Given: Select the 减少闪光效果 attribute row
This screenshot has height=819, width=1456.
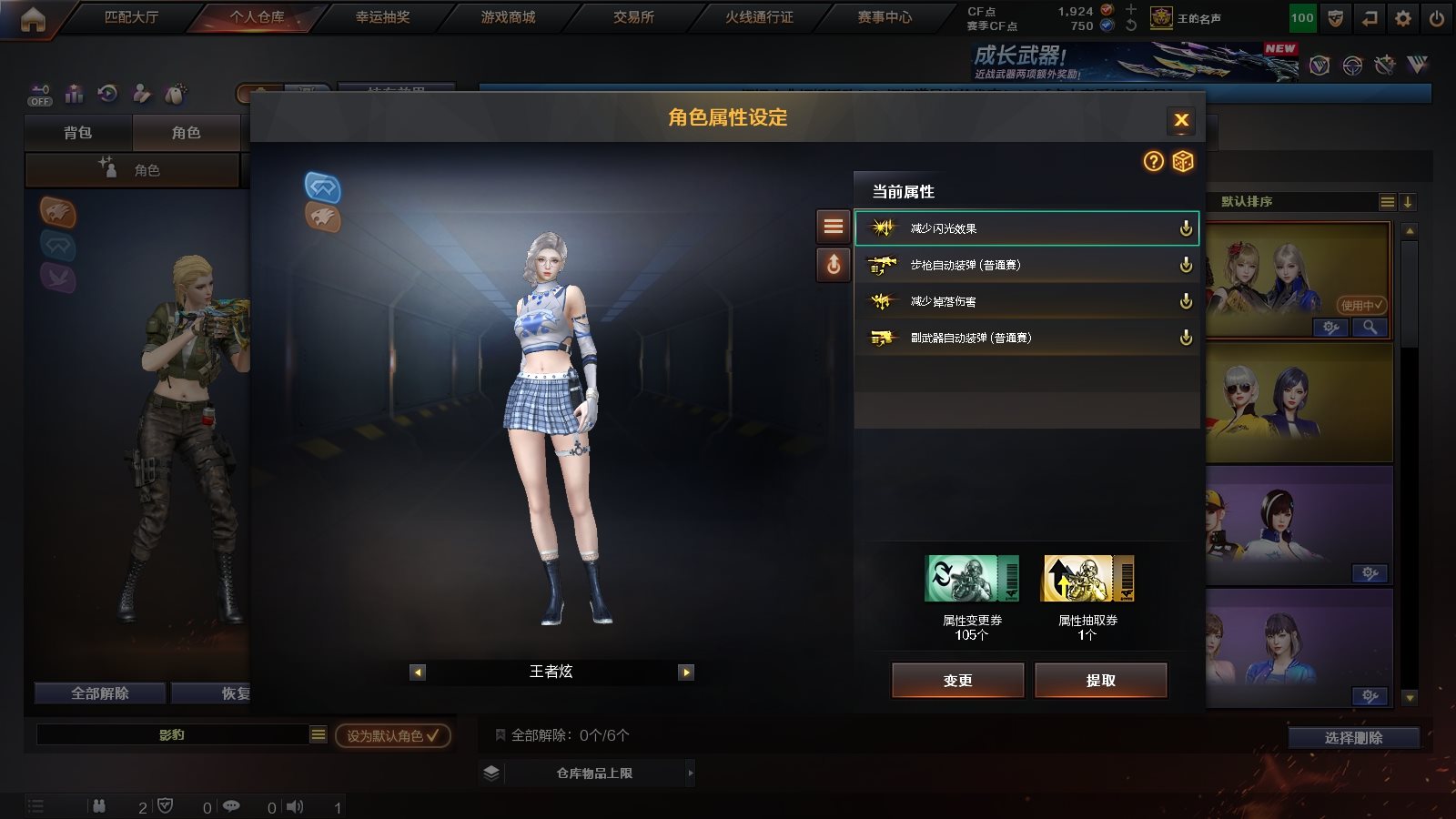Looking at the screenshot, I should click(x=1026, y=228).
